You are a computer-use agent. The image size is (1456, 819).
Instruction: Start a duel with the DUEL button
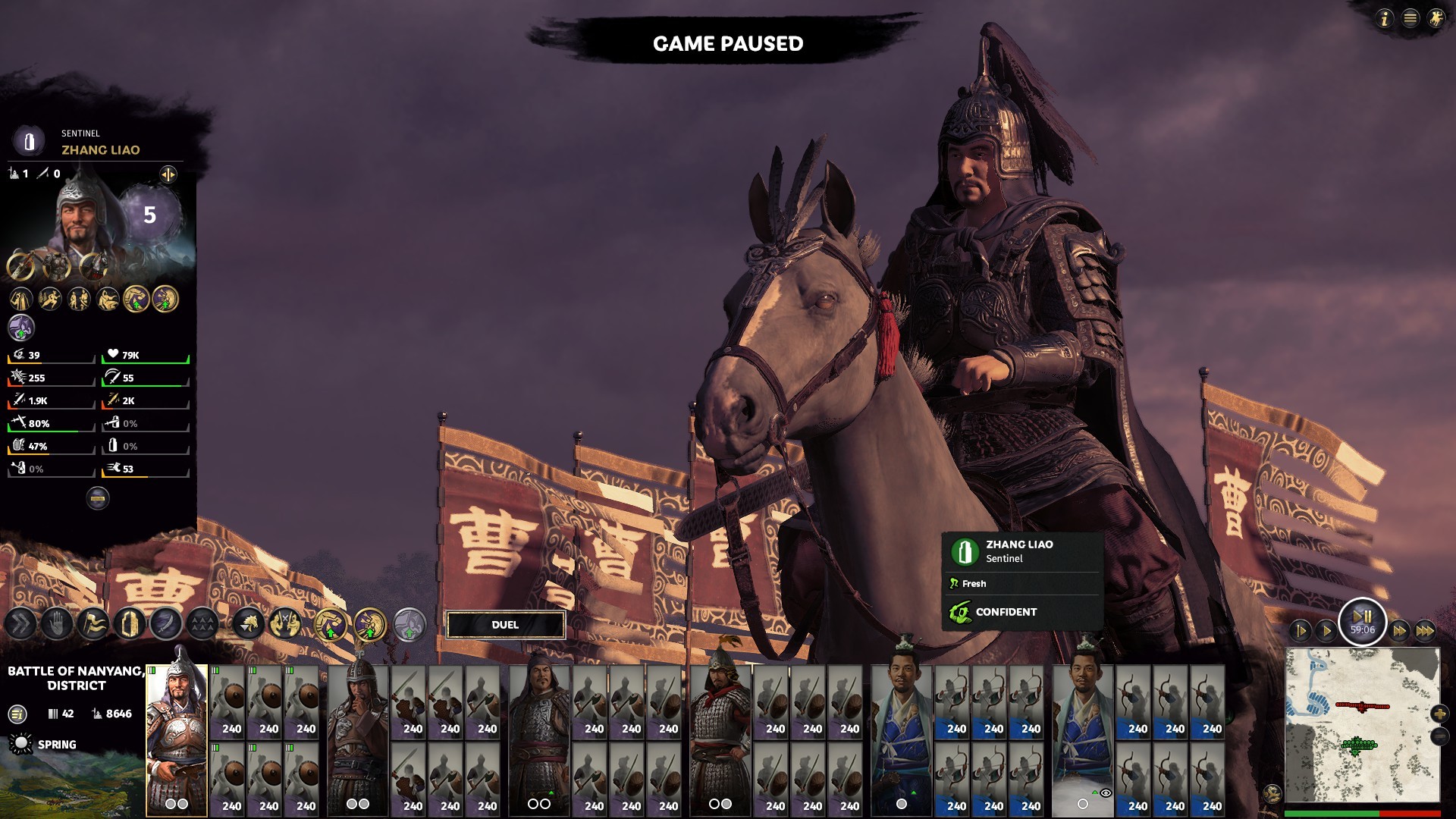(505, 625)
